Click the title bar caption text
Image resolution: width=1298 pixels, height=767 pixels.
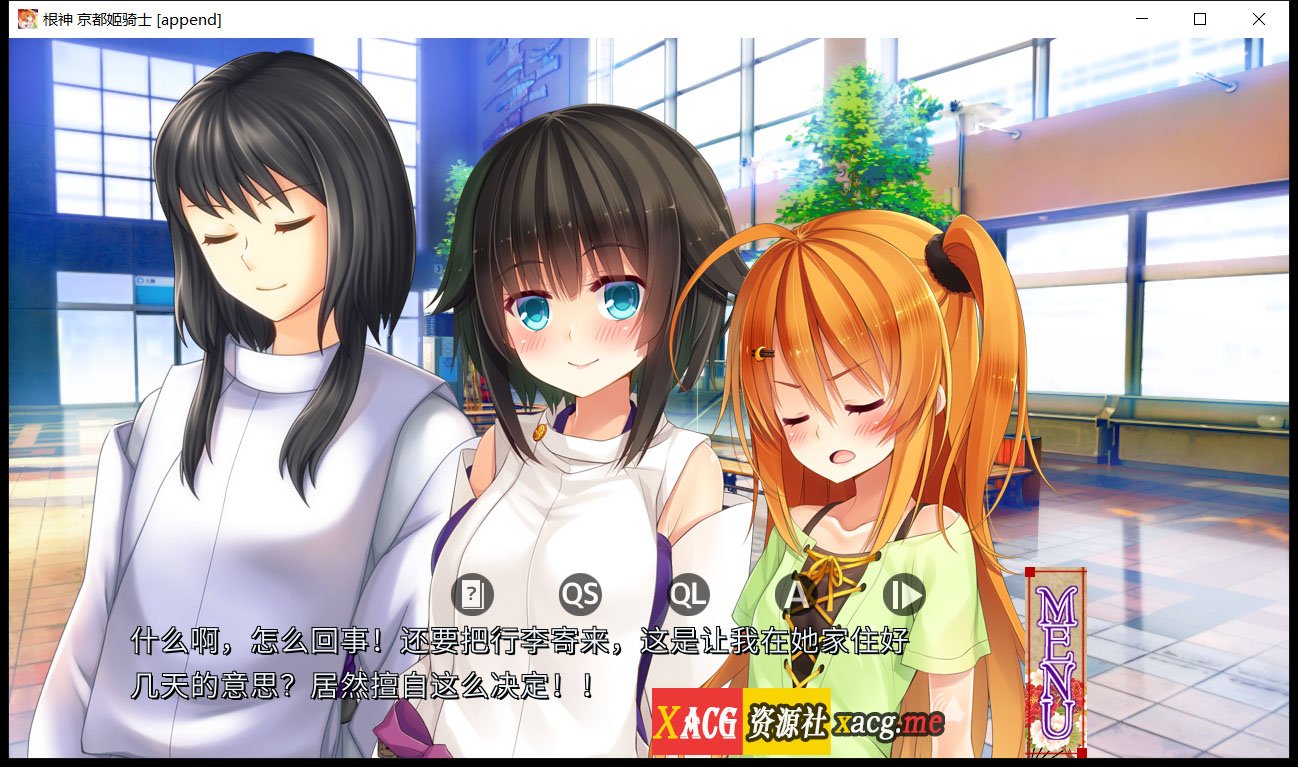point(131,18)
